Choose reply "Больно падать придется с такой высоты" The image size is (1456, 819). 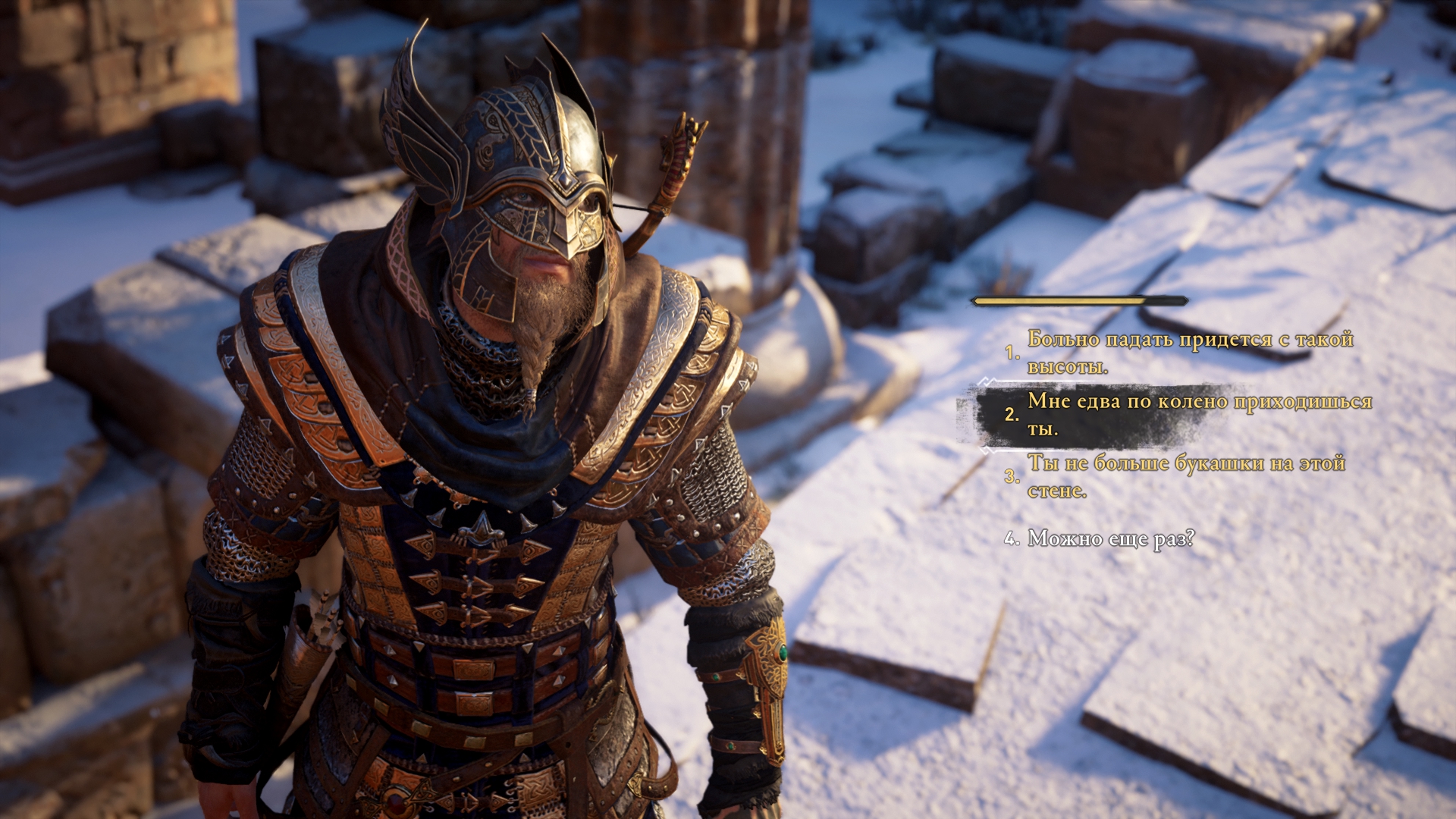(x=1189, y=353)
